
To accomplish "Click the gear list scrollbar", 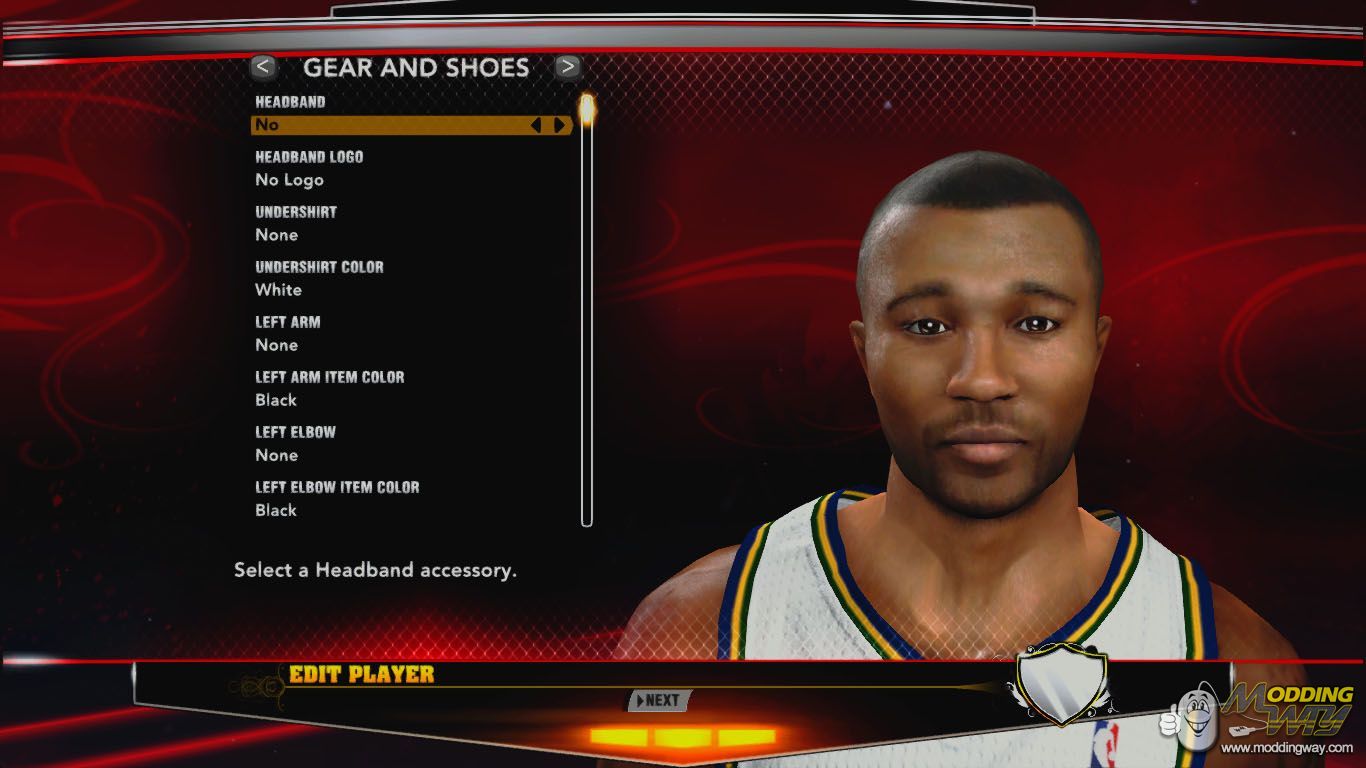I will click(587, 310).
